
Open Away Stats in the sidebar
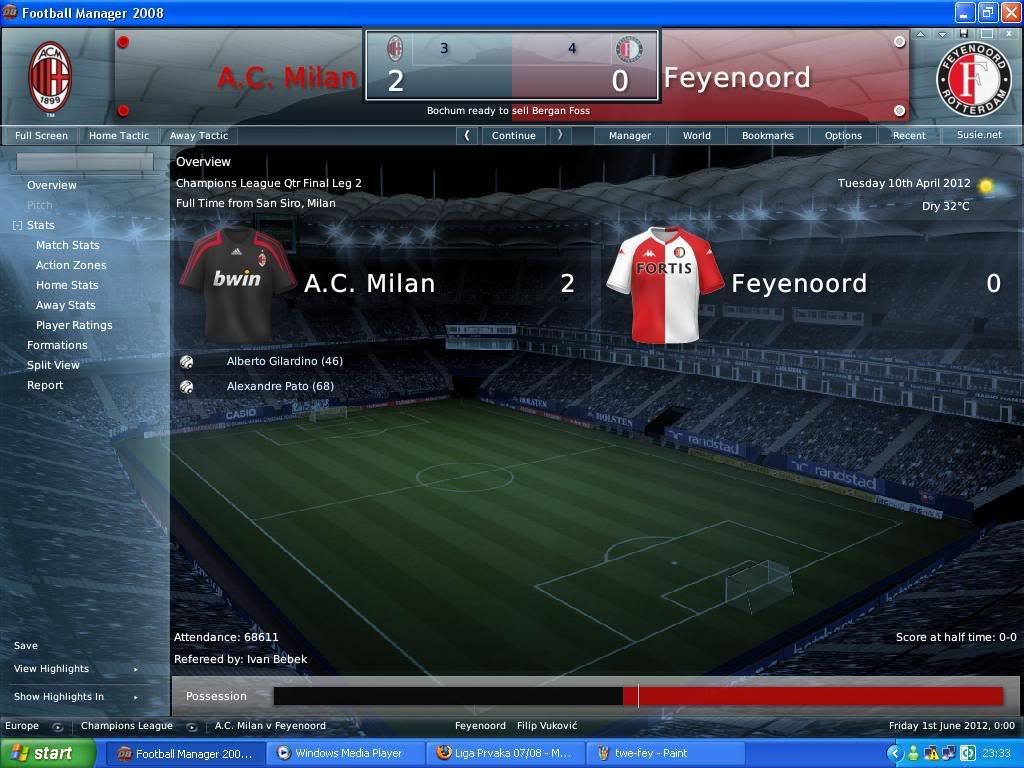[x=66, y=305]
